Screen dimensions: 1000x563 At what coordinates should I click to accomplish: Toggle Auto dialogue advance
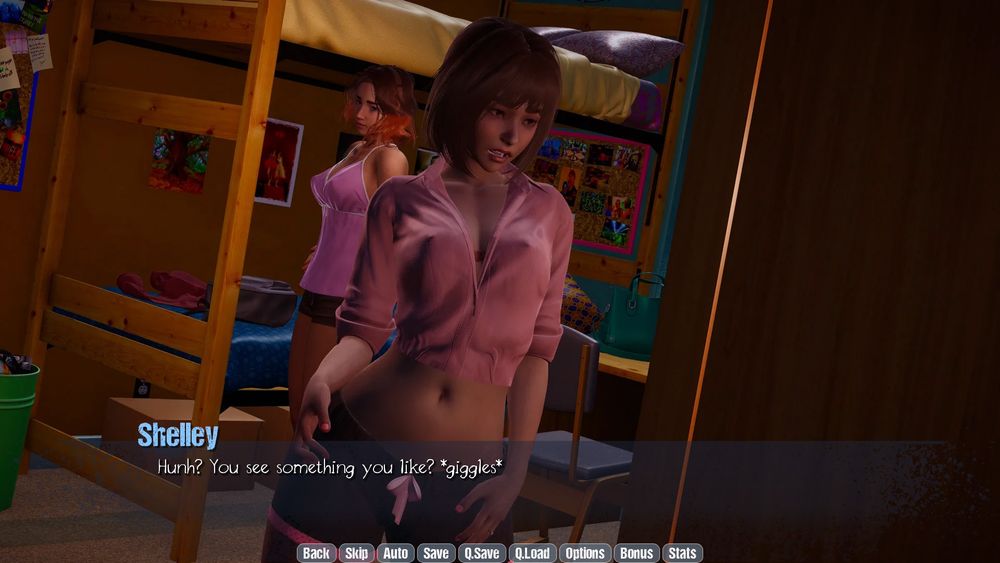(x=395, y=553)
